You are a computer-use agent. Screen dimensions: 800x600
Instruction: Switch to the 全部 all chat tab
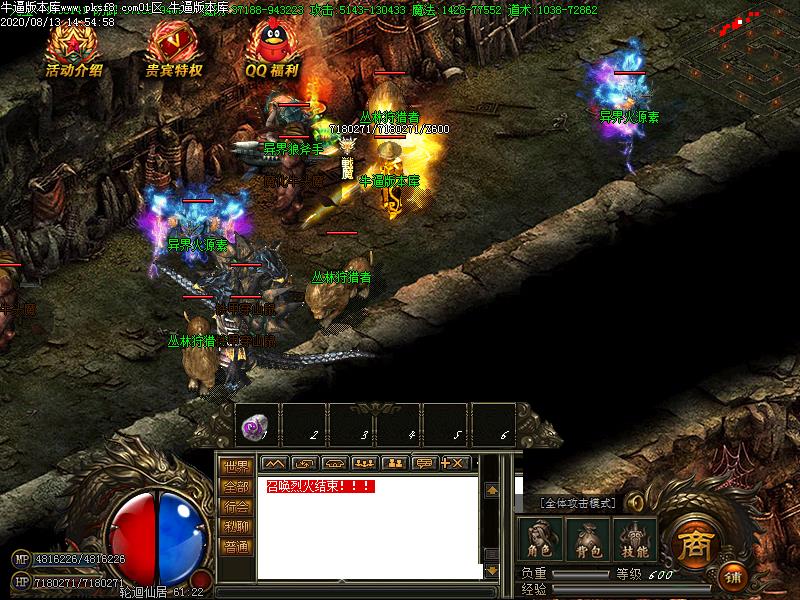(x=236, y=486)
